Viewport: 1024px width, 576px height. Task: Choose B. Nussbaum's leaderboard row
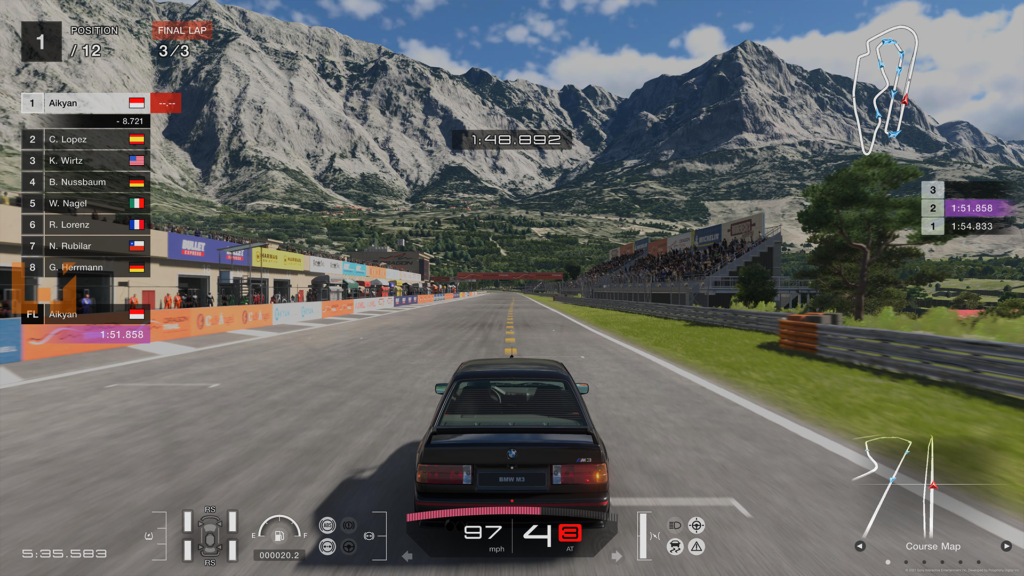tap(85, 182)
